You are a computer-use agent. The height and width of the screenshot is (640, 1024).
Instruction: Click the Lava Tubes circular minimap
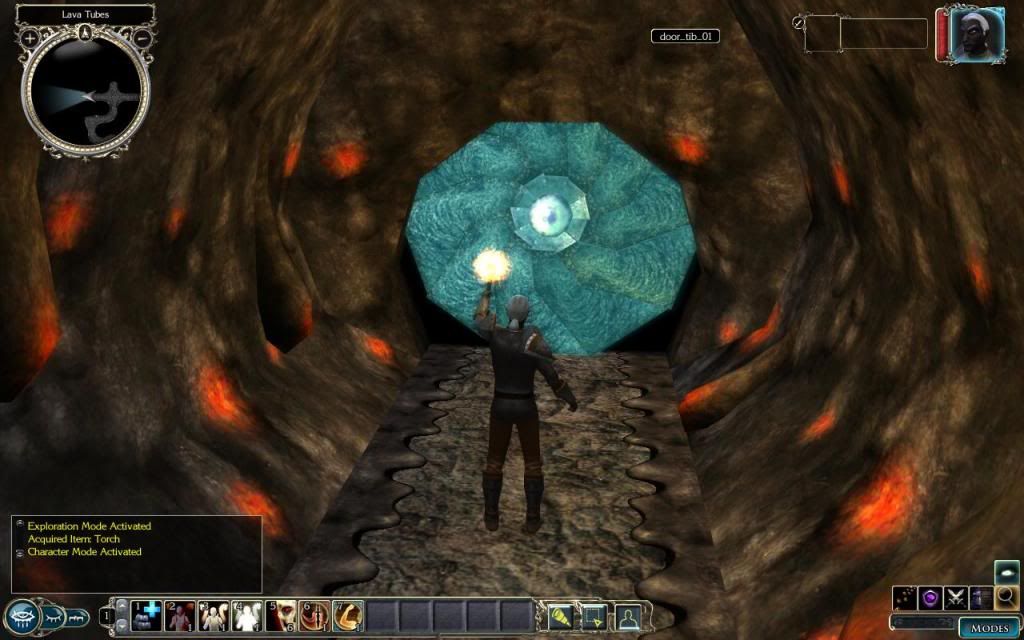click(87, 93)
